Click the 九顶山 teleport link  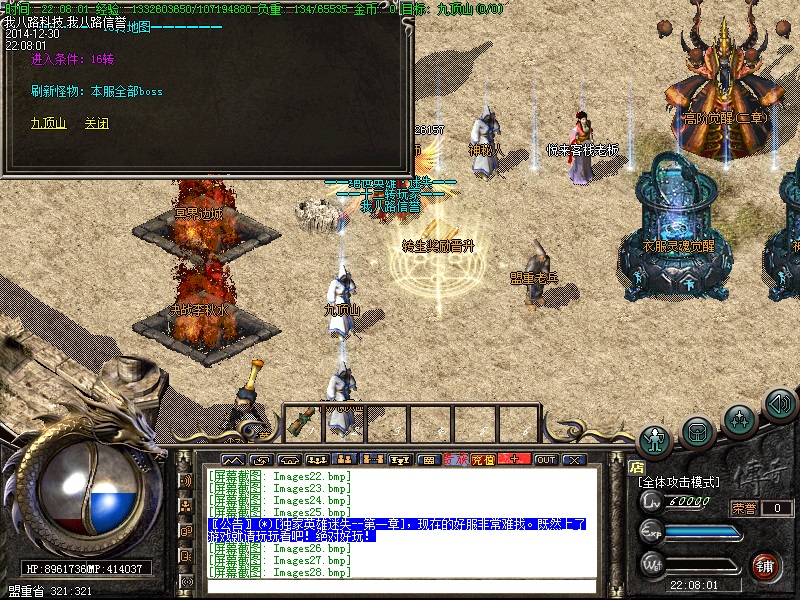[48, 124]
